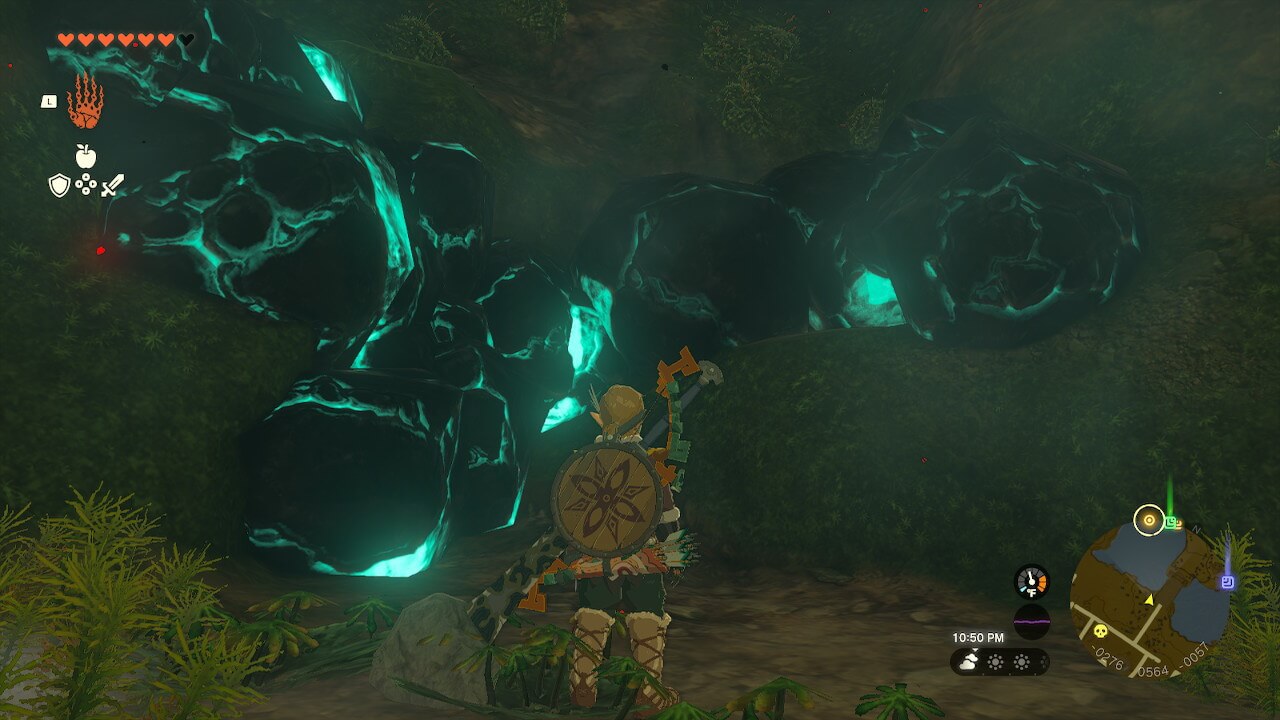Viewport: 1280px width, 720px height.
Task: Click the coordinate readout -0276
Action: click(x=1106, y=659)
